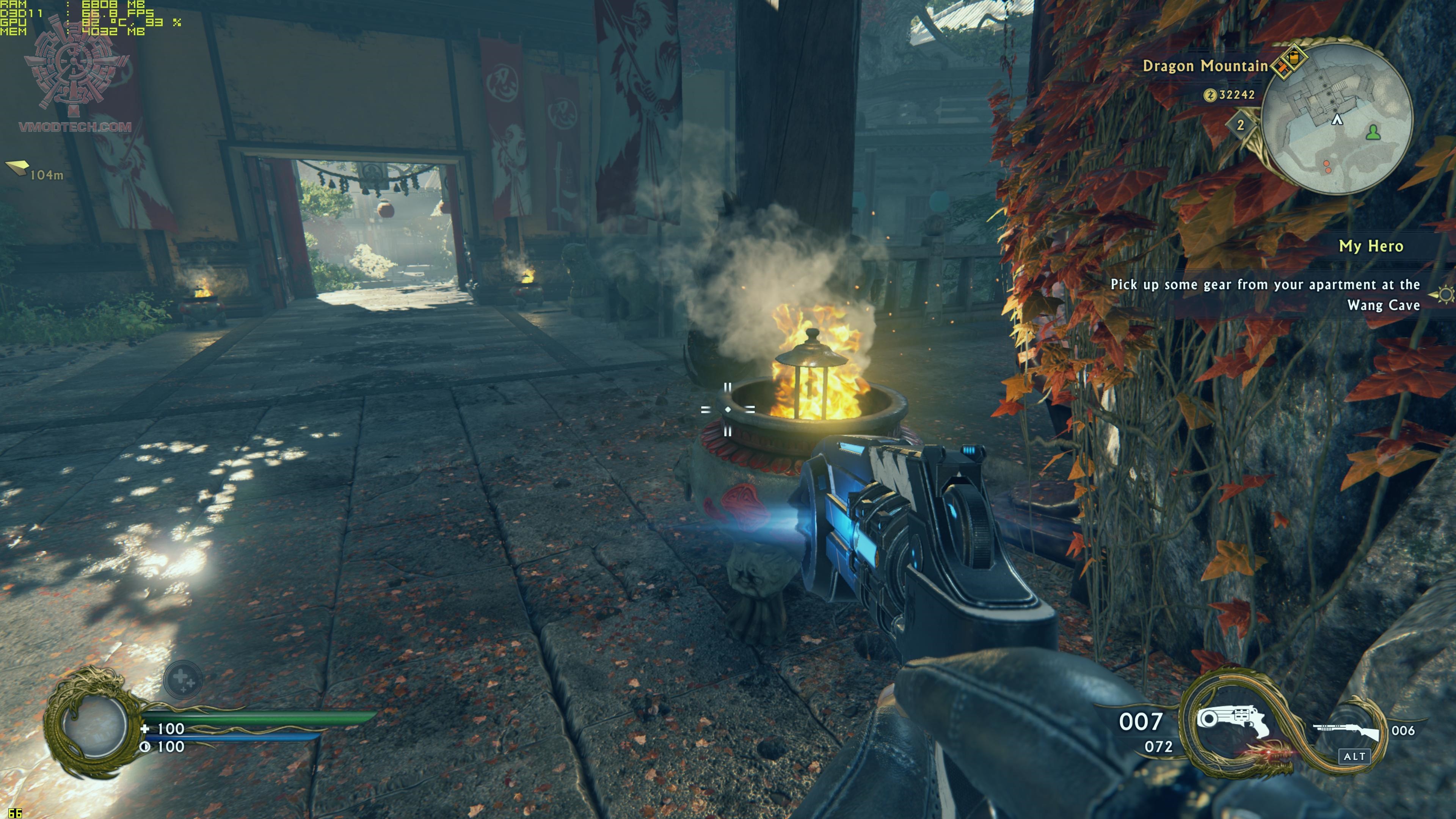Click the yellow waypoint arrow marker

coord(17,167)
